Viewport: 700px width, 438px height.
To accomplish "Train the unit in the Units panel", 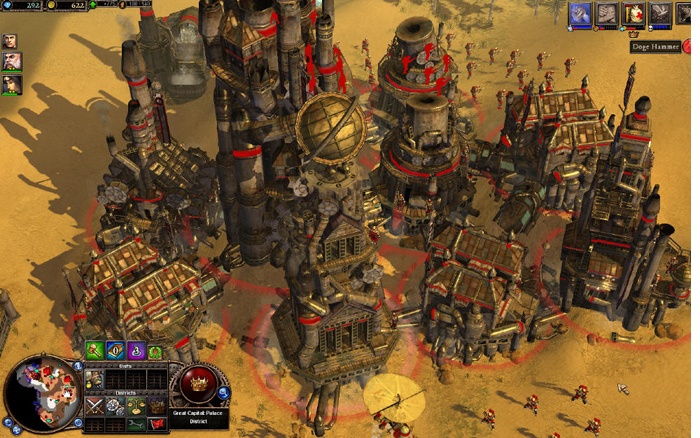I will (95, 379).
